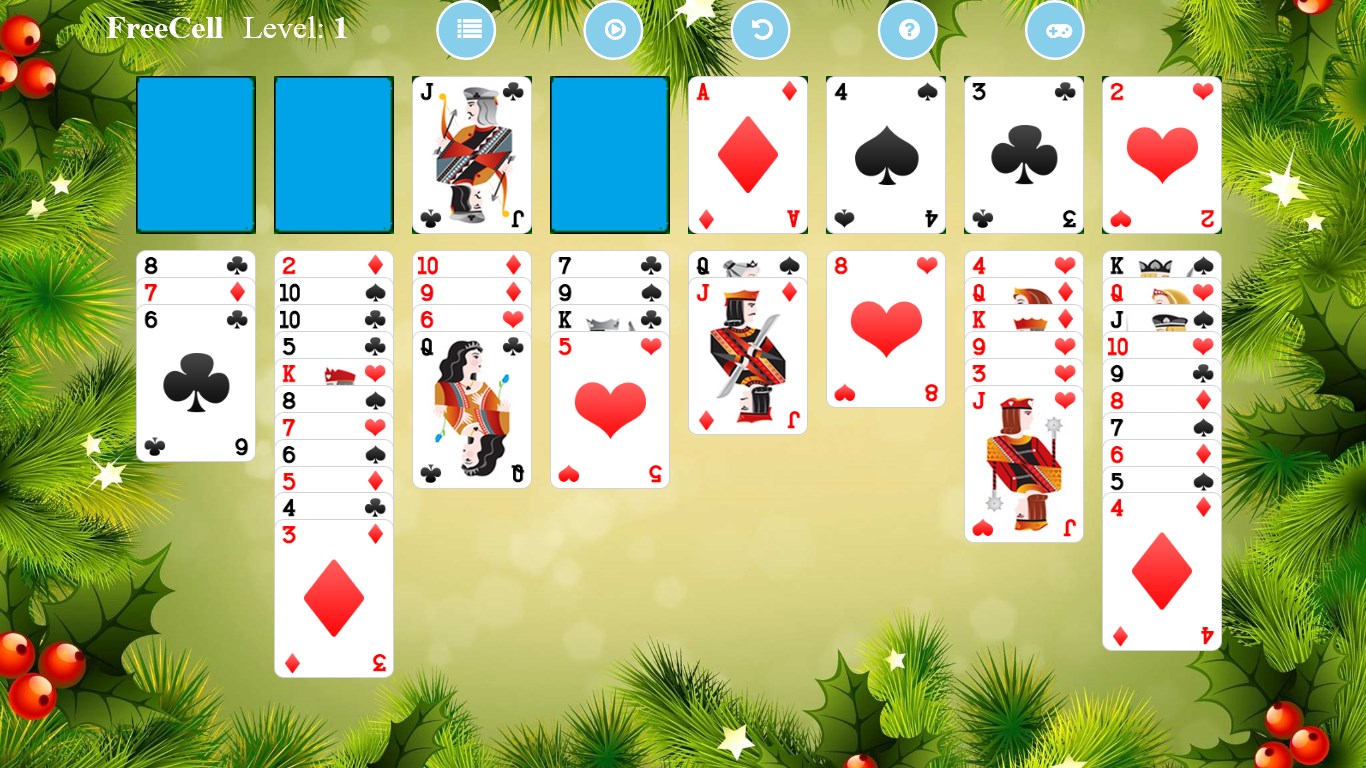Click the FreeCell Level 1 title text
1366x768 pixels.
pyautogui.click(x=225, y=28)
